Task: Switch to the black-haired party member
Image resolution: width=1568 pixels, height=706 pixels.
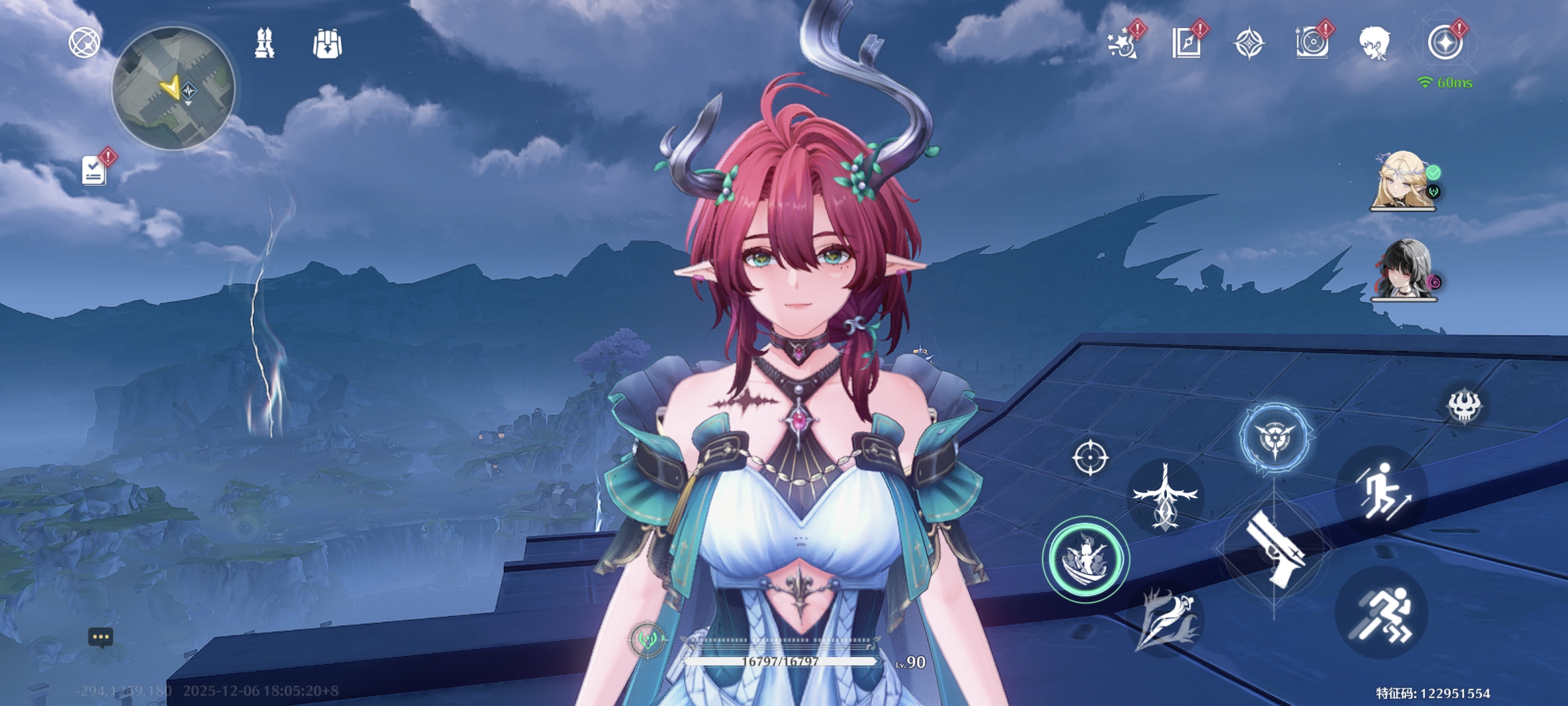Action: pyautogui.click(x=1404, y=270)
